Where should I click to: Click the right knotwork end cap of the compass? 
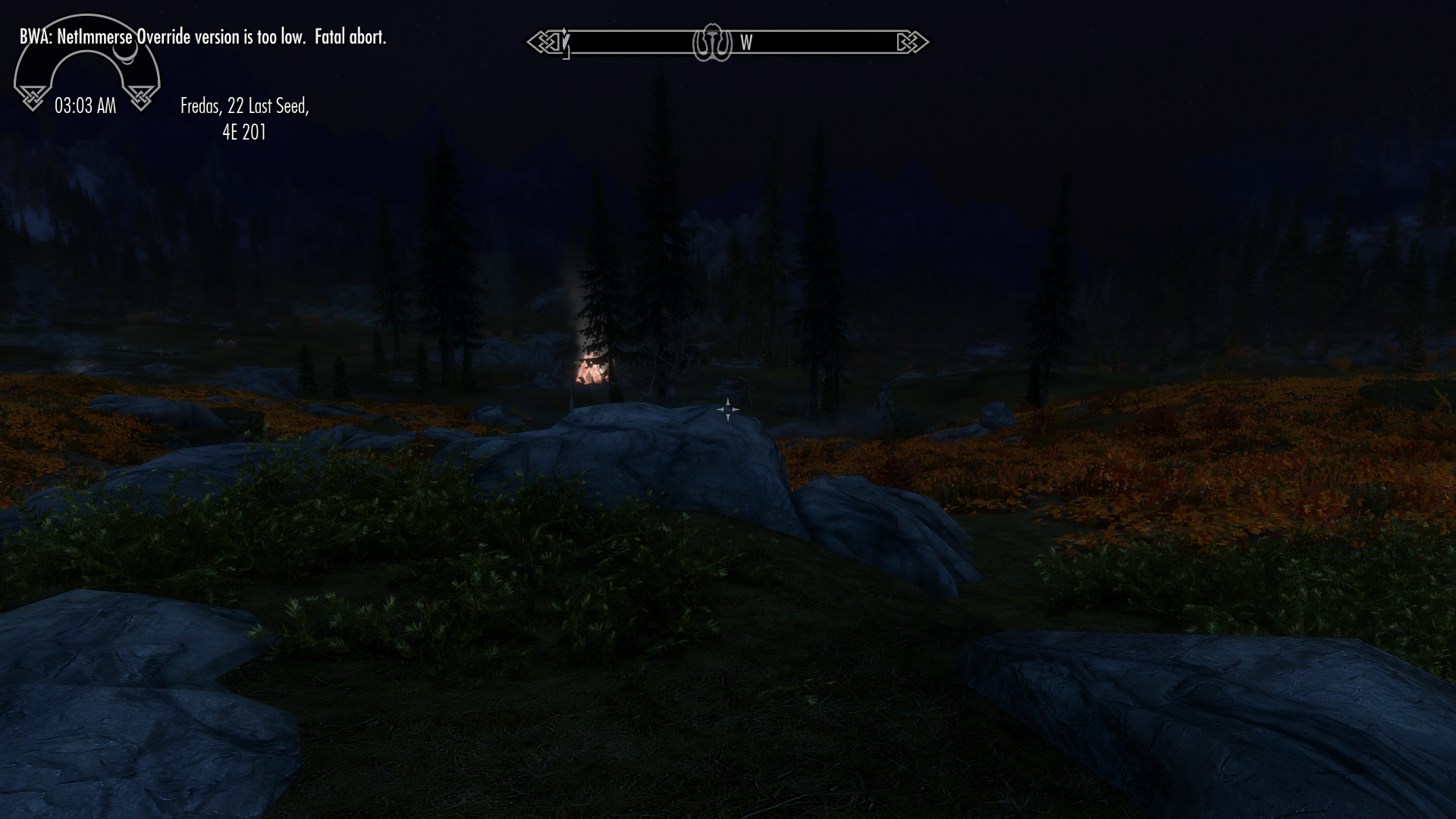(x=916, y=42)
